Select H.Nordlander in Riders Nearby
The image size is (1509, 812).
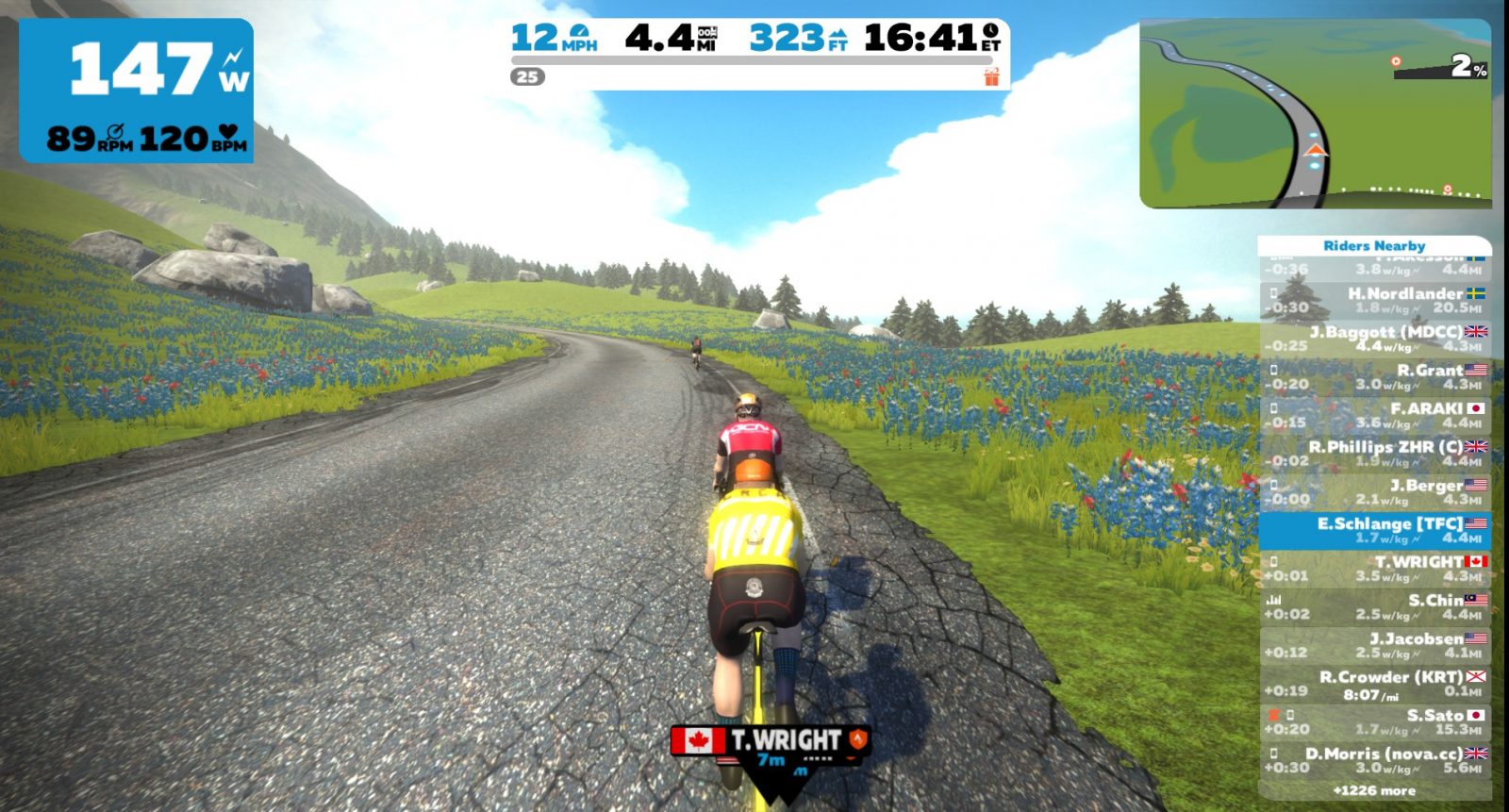pos(1375,300)
